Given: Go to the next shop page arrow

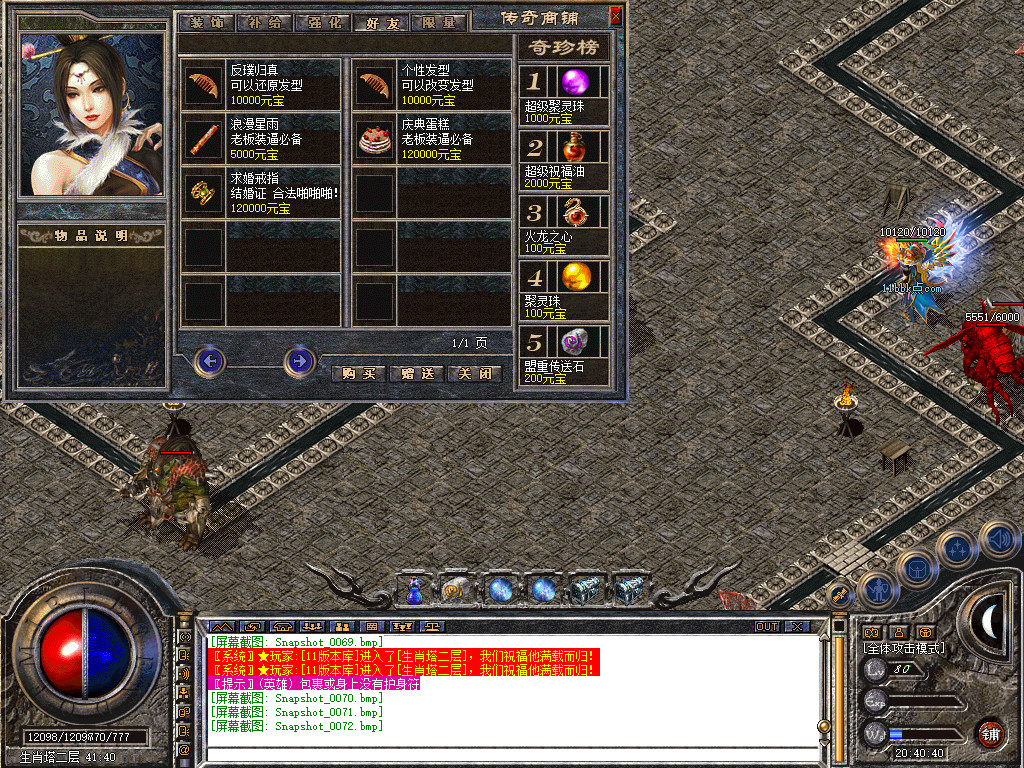Looking at the screenshot, I should click(299, 360).
